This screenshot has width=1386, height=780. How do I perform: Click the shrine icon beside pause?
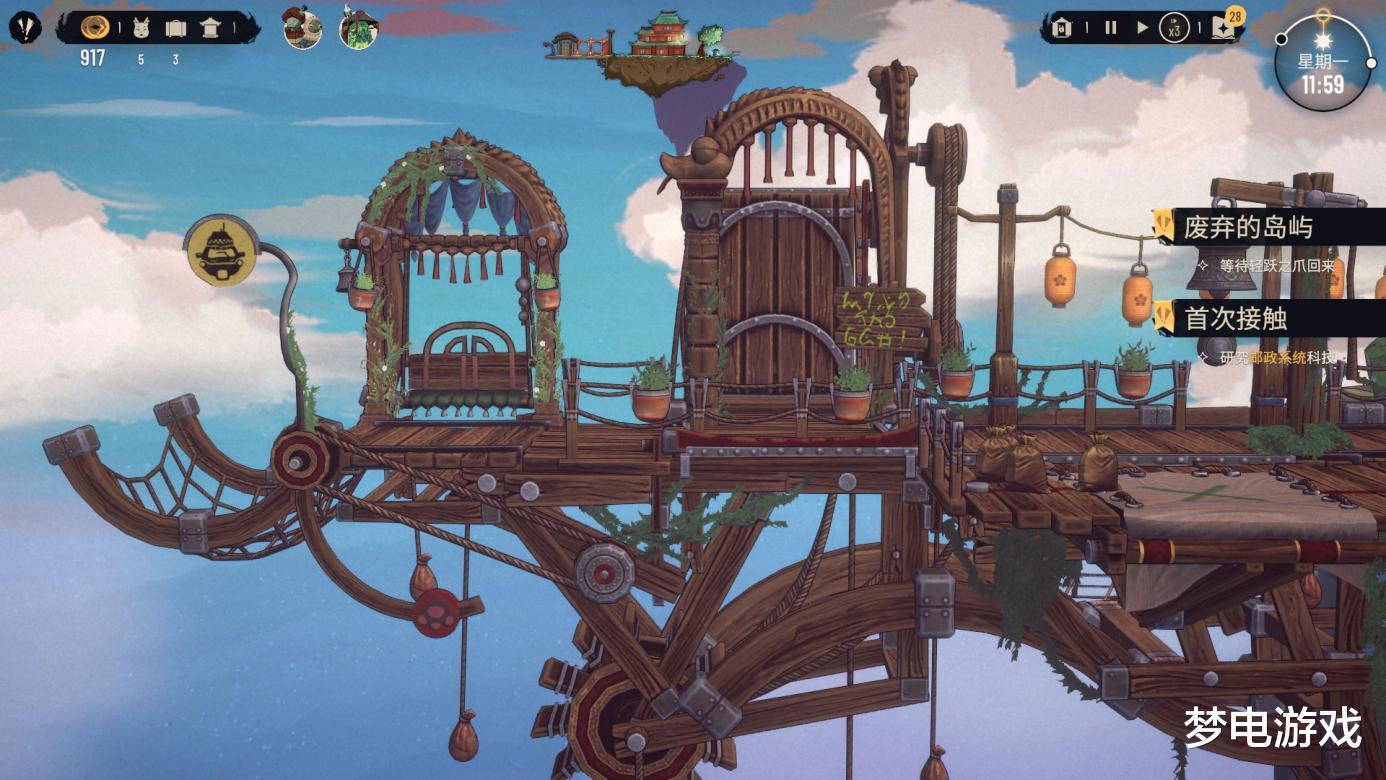[x=1063, y=28]
